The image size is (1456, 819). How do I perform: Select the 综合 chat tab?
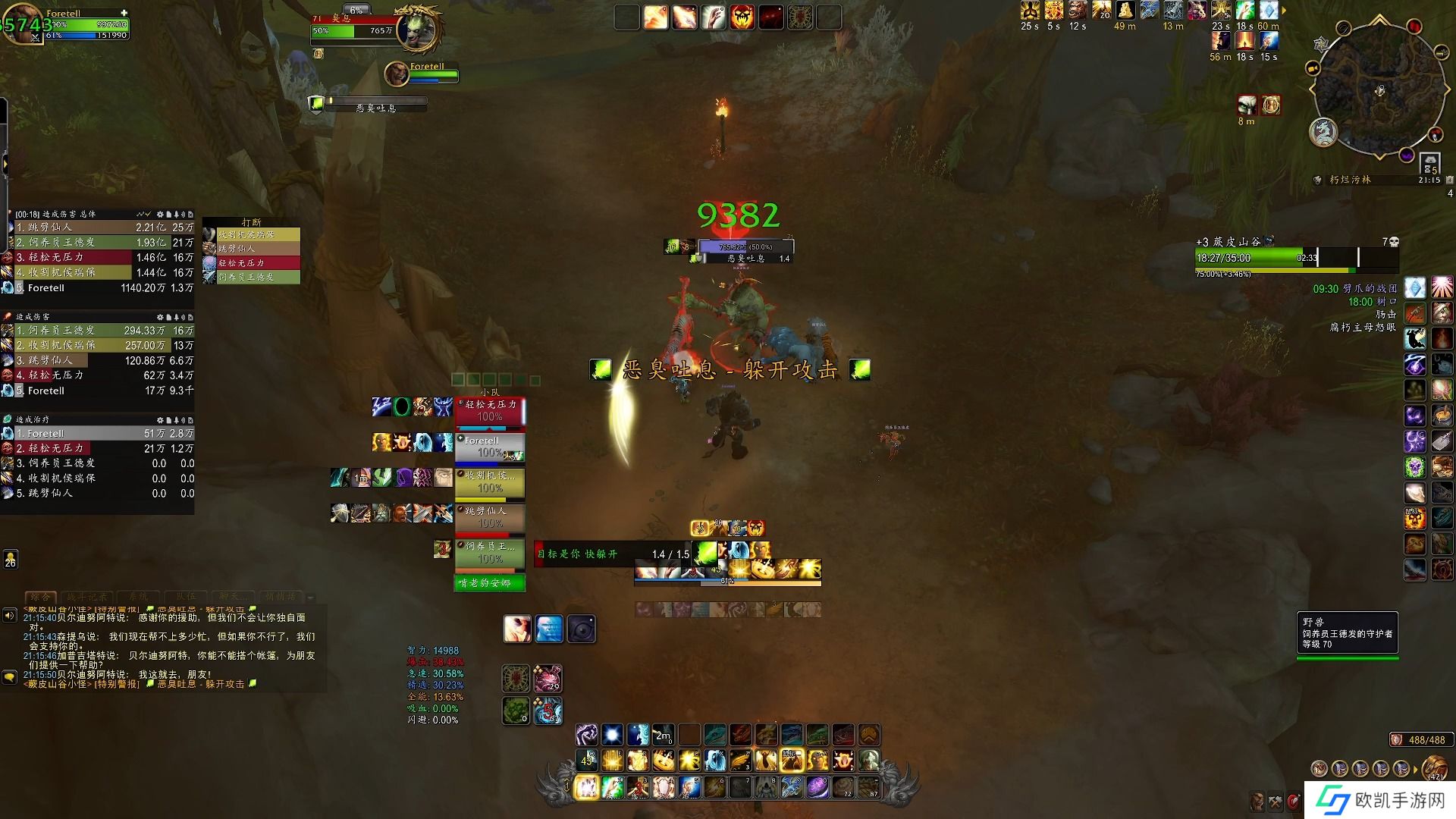[x=41, y=597]
